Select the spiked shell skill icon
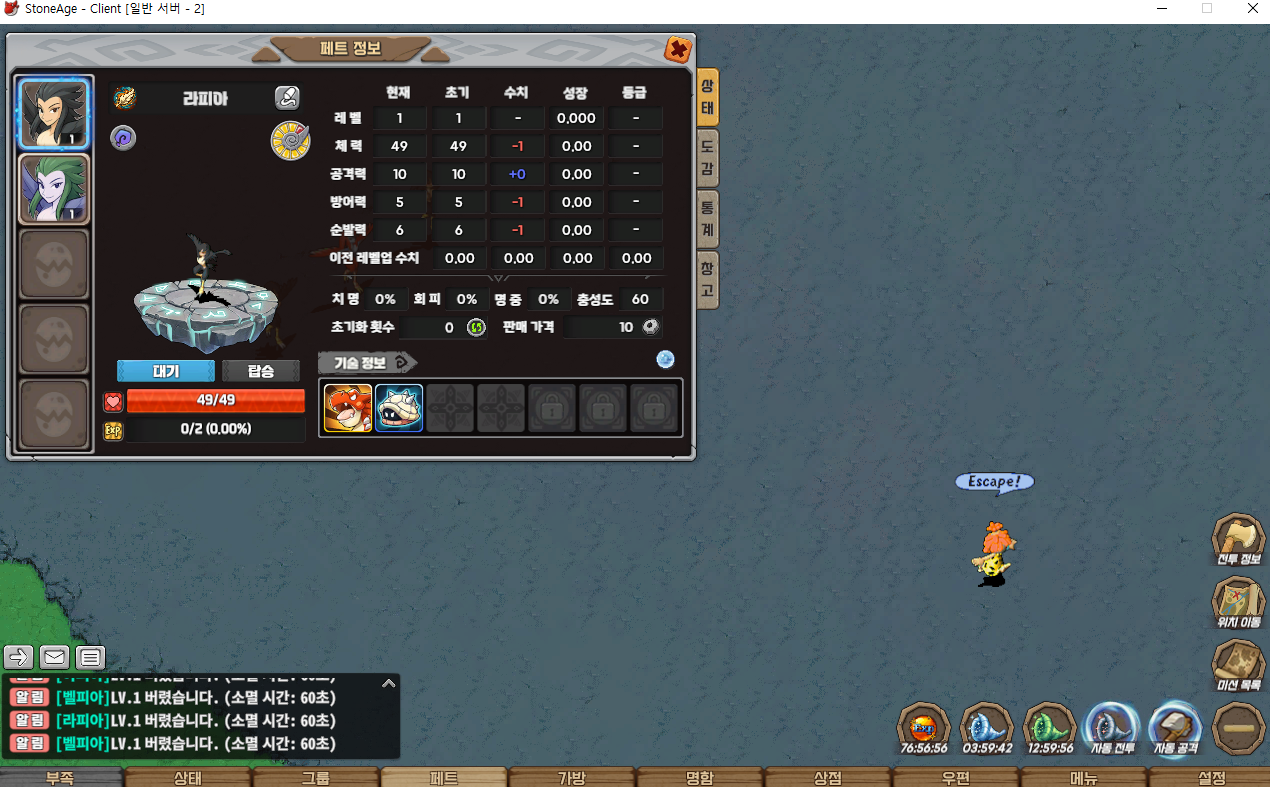Viewport: 1270px width, 787px height. click(399, 408)
